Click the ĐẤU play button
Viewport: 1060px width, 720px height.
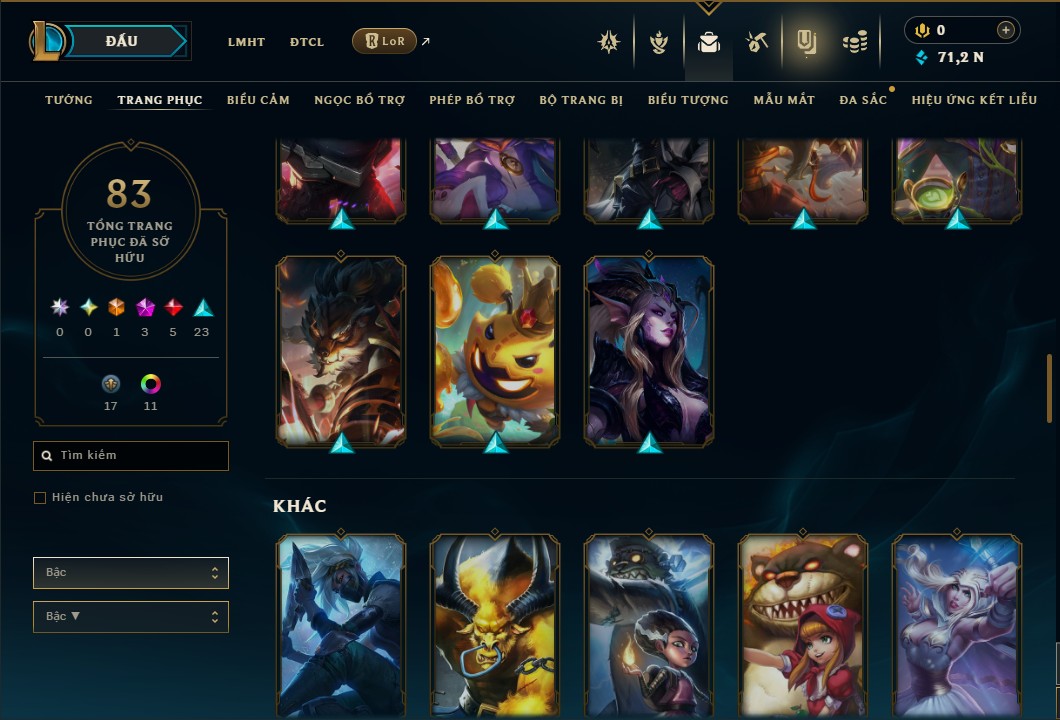[122, 41]
